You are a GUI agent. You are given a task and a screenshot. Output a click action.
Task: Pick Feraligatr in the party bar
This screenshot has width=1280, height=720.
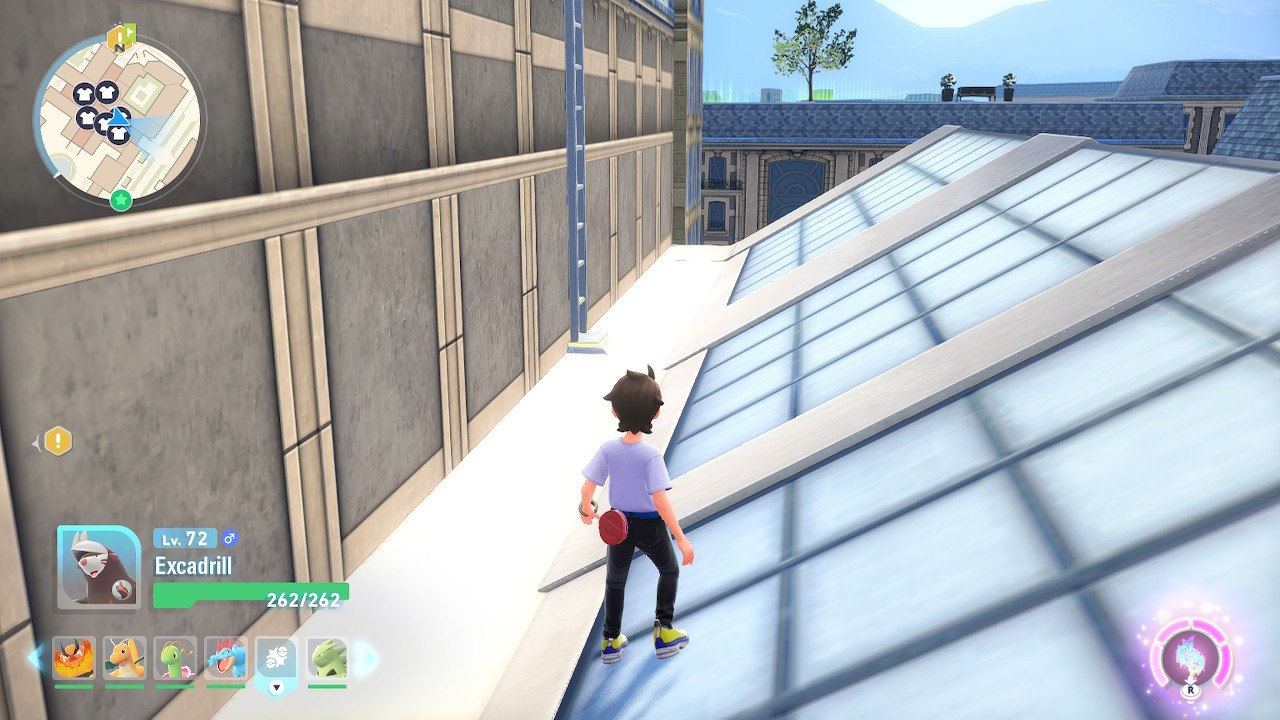tap(226, 658)
